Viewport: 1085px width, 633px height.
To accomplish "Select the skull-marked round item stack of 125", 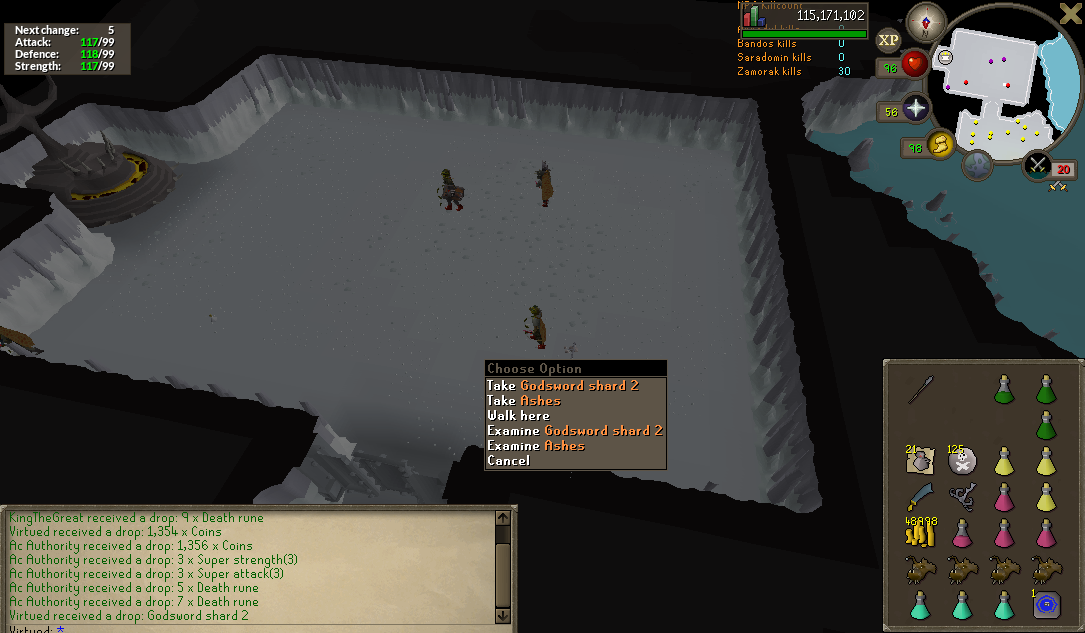I will (x=962, y=461).
